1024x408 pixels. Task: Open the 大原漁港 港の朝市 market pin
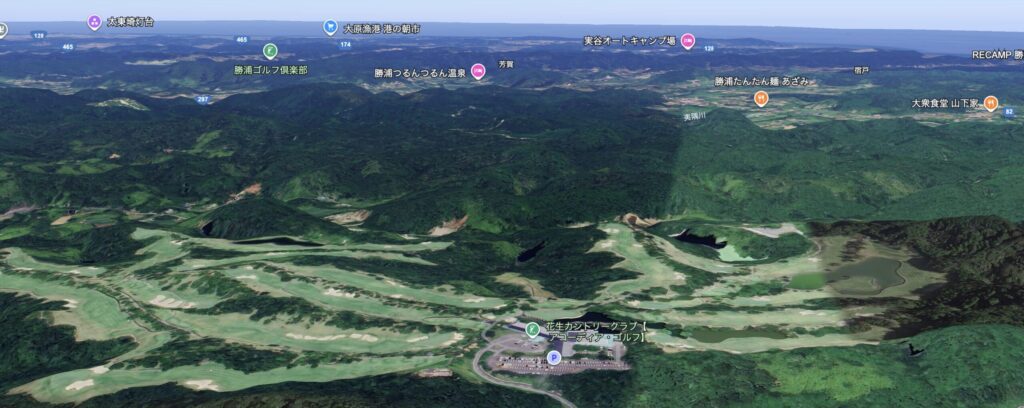click(330, 28)
